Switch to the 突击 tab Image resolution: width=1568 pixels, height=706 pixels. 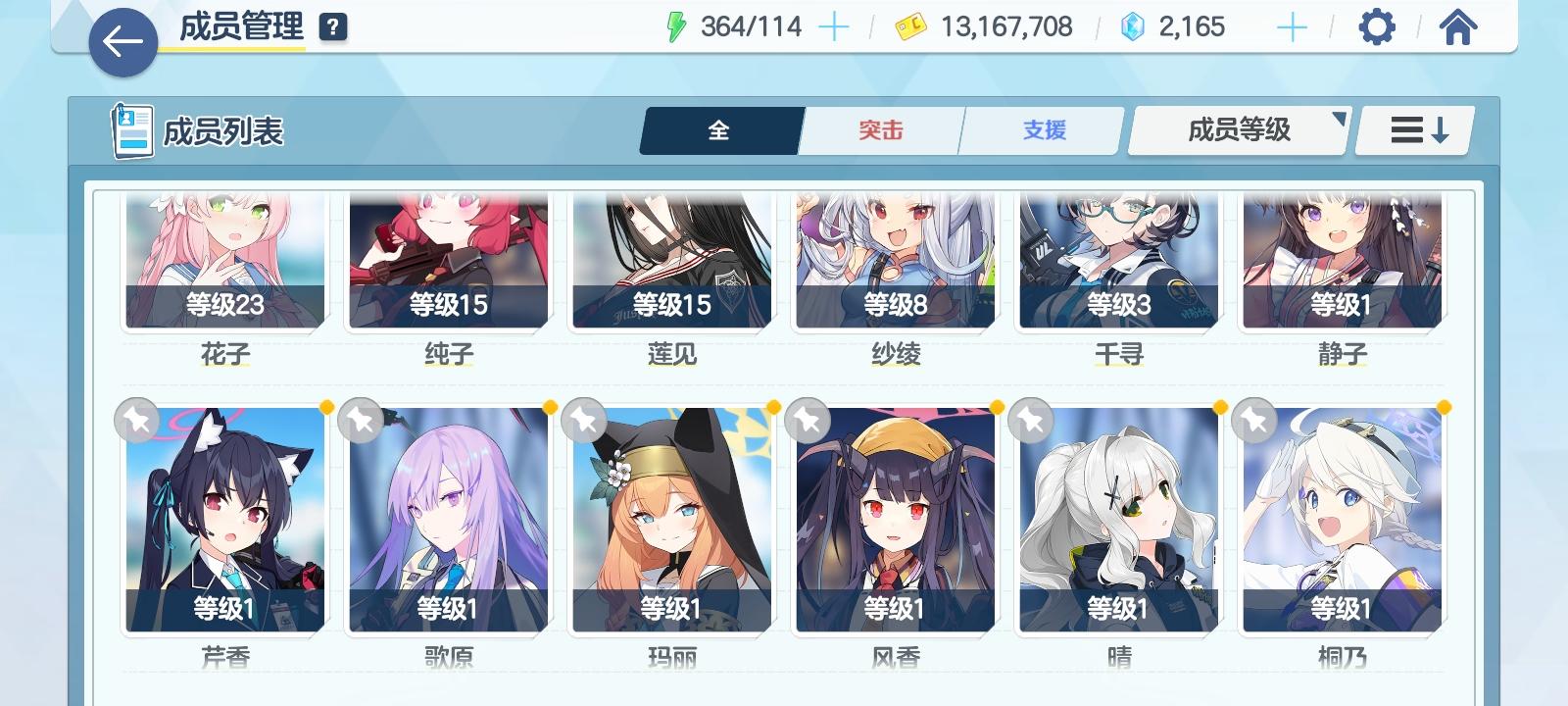[x=879, y=130]
